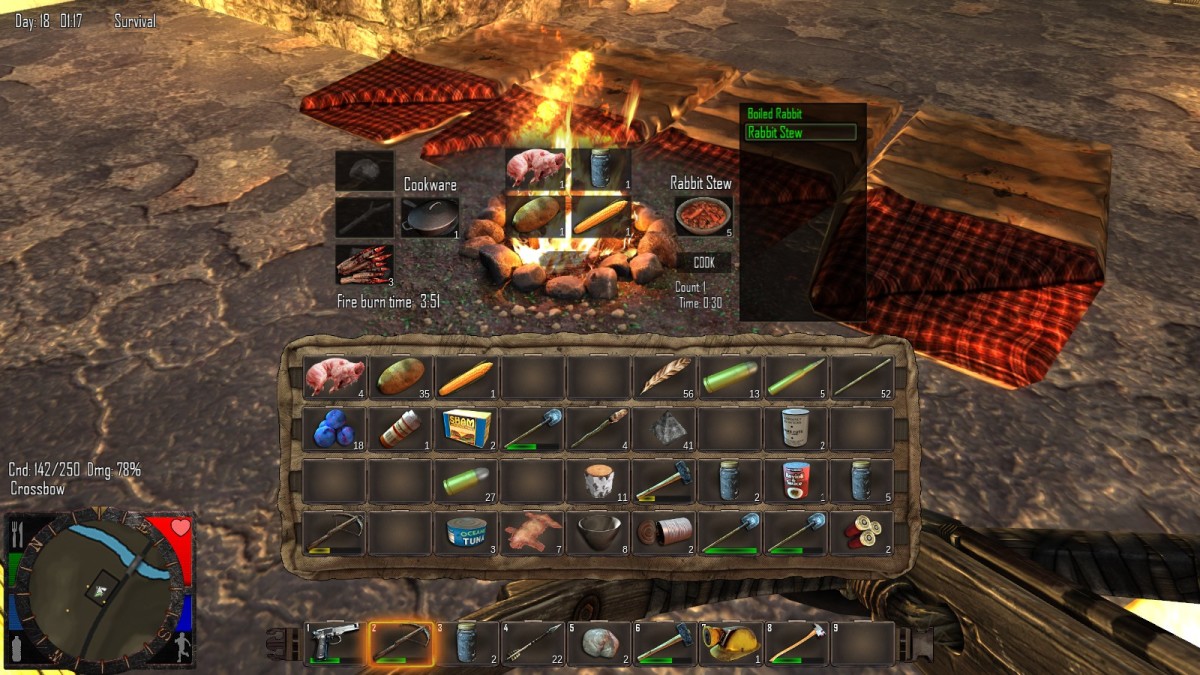Viewport: 1200px width, 675px height.
Task: Select the mining helmet hotbar slot
Action: [x=730, y=643]
